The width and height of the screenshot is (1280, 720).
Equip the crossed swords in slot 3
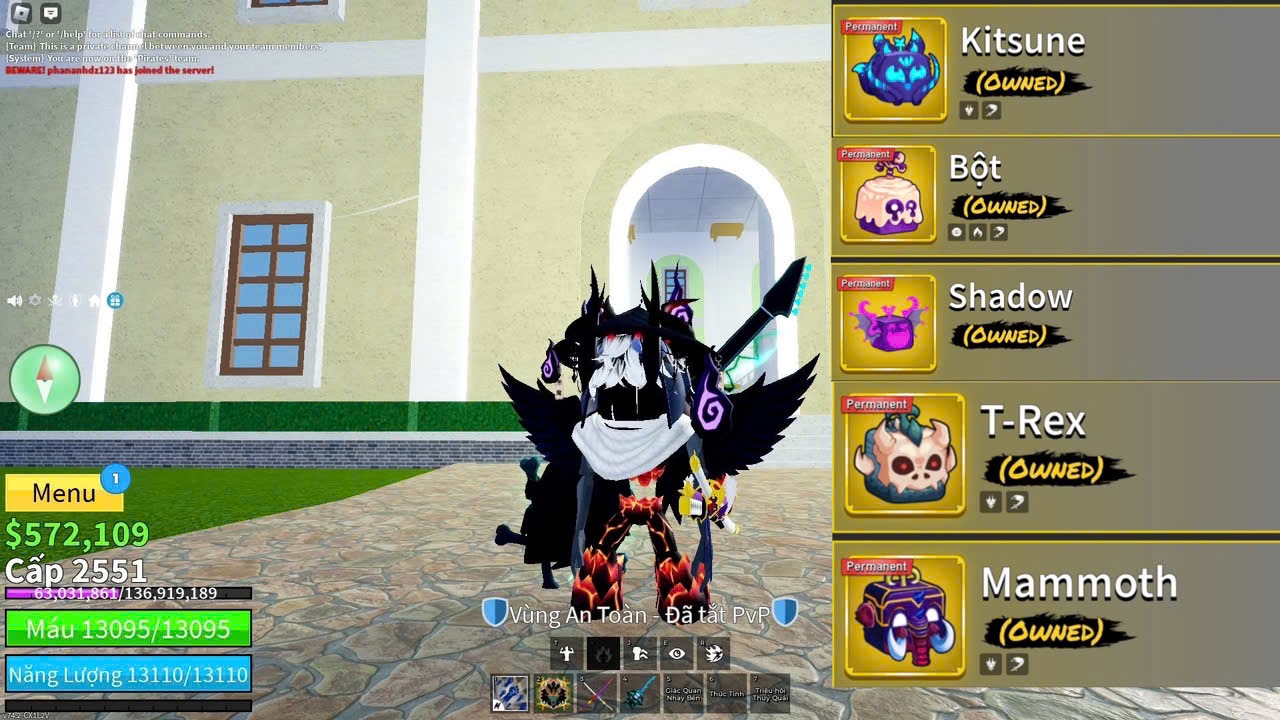(x=598, y=693)
